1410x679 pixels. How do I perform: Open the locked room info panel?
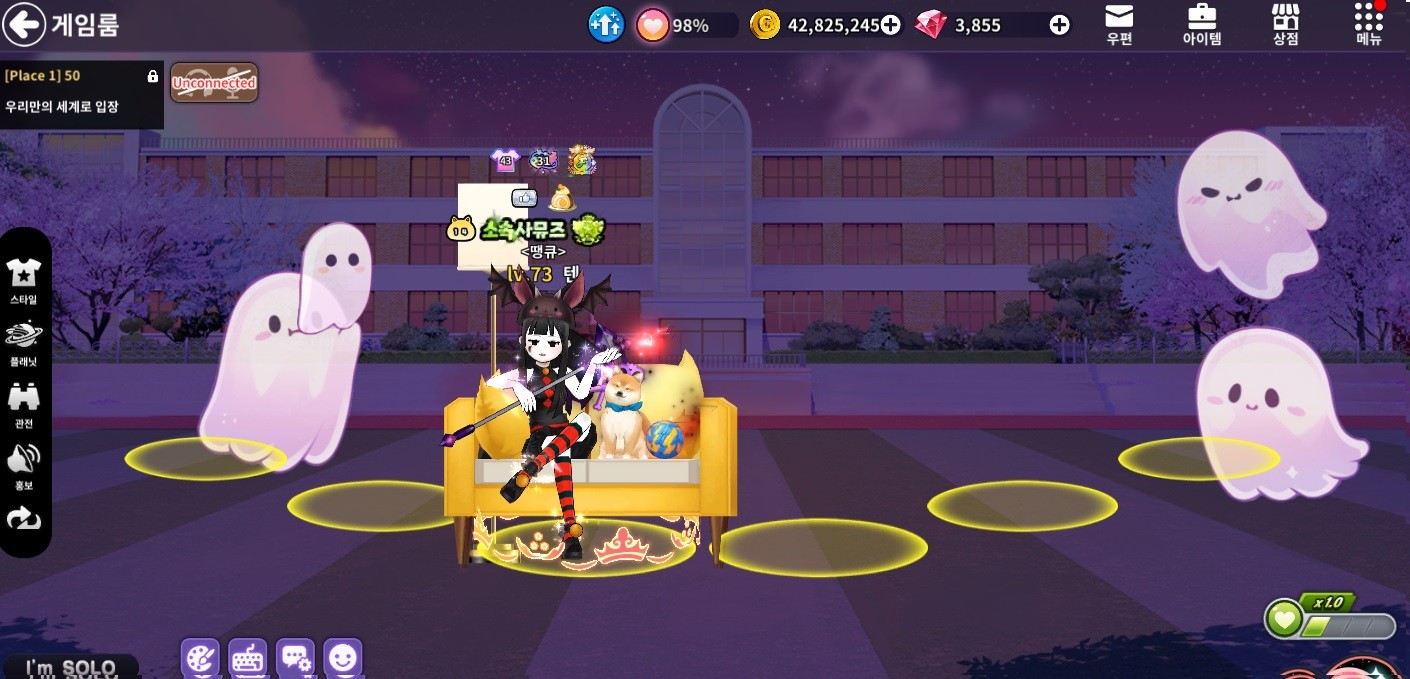81,92
